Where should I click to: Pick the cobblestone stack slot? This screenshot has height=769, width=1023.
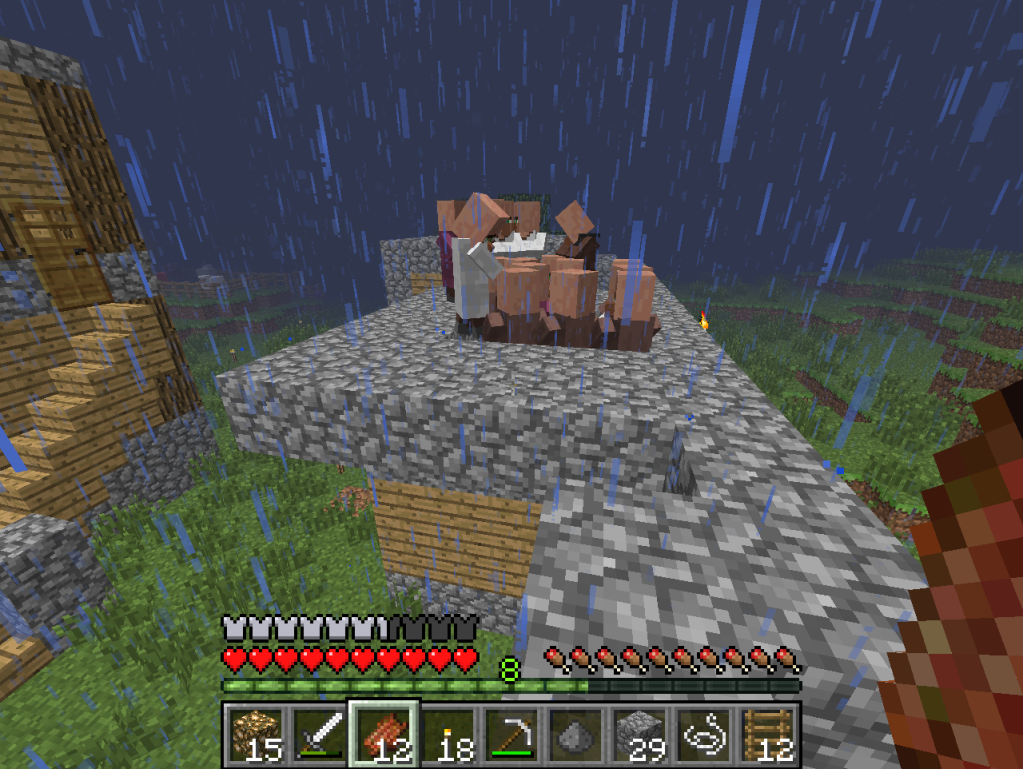(x=641, y=734)
